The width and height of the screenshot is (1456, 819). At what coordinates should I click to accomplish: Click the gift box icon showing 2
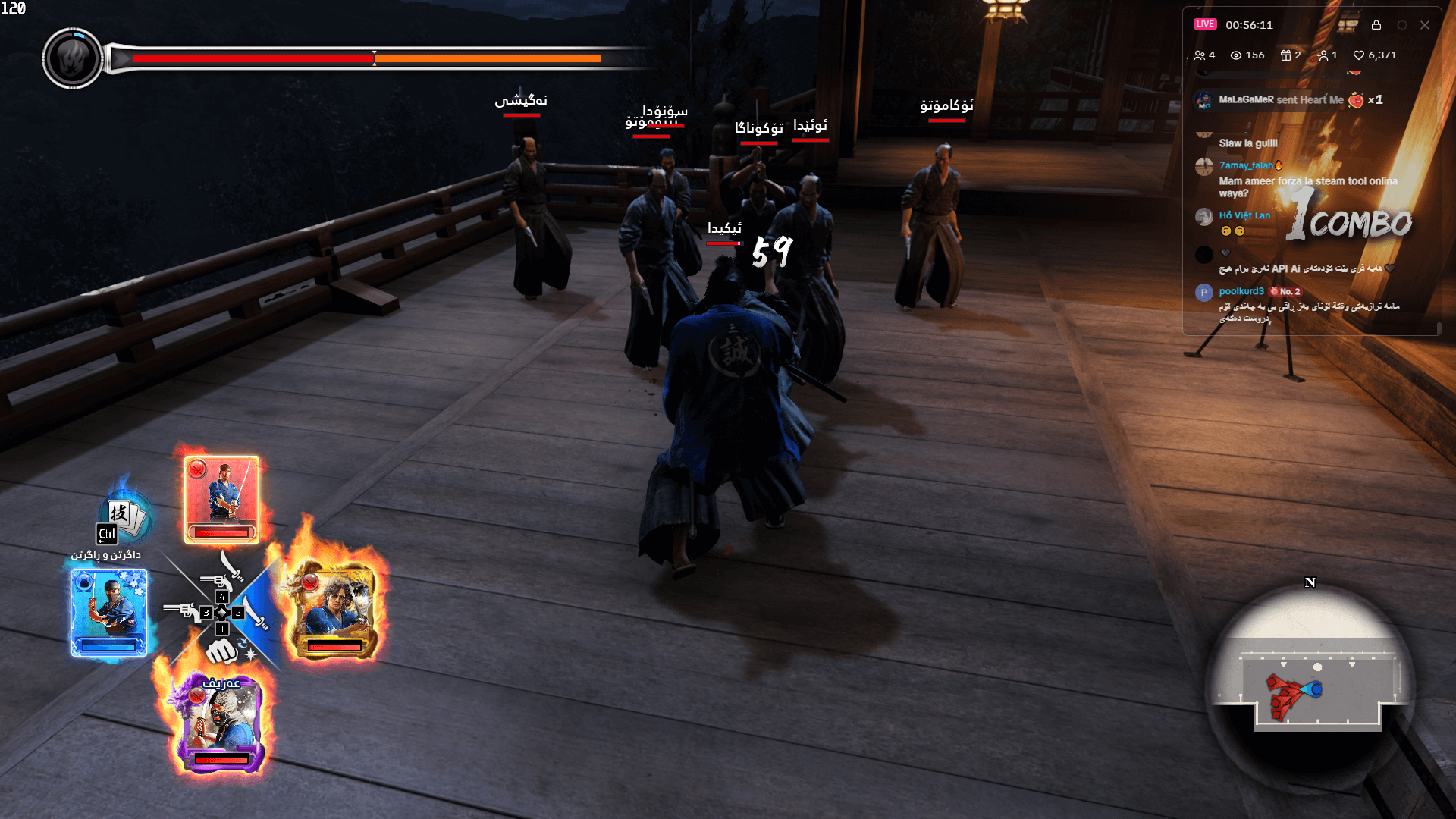tap(1286, 56)
